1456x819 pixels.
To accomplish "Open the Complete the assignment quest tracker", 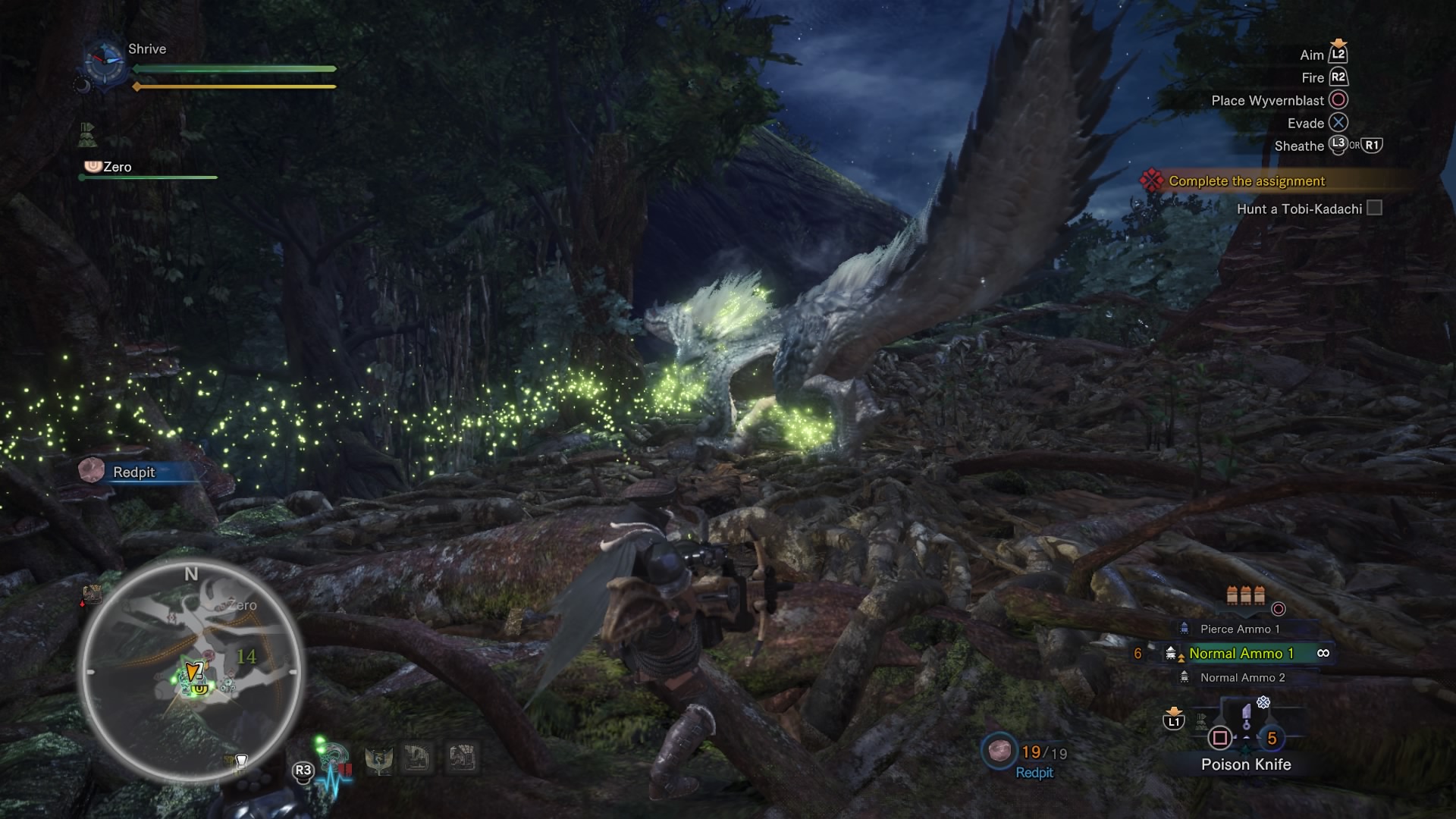I will tap(1246, 180).
